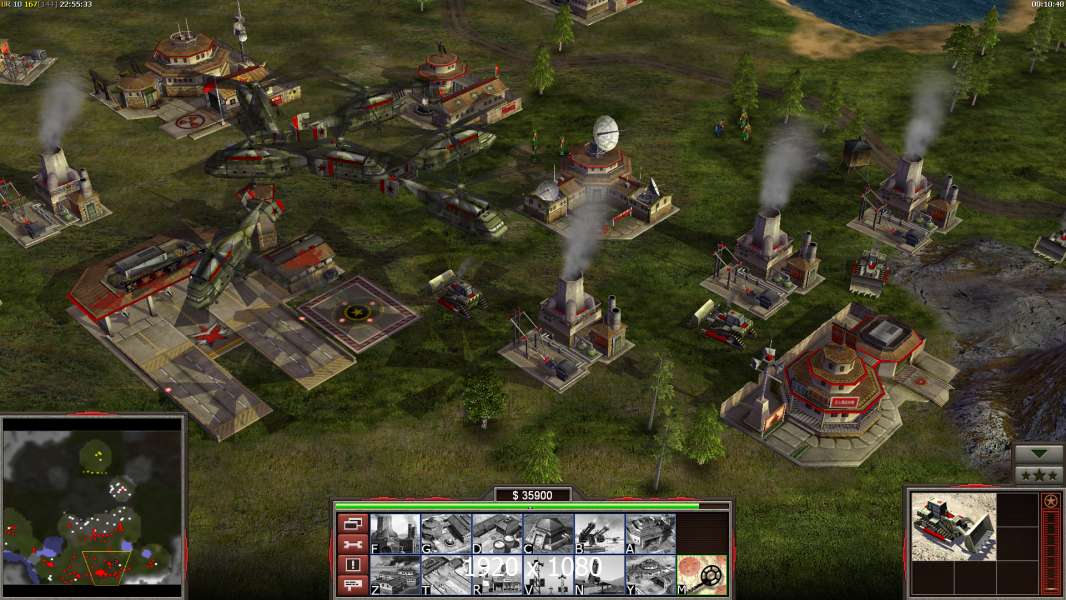Pick the supply center build icon labeled D
This screenshot has width=1066, height=600.
[497, 533]
